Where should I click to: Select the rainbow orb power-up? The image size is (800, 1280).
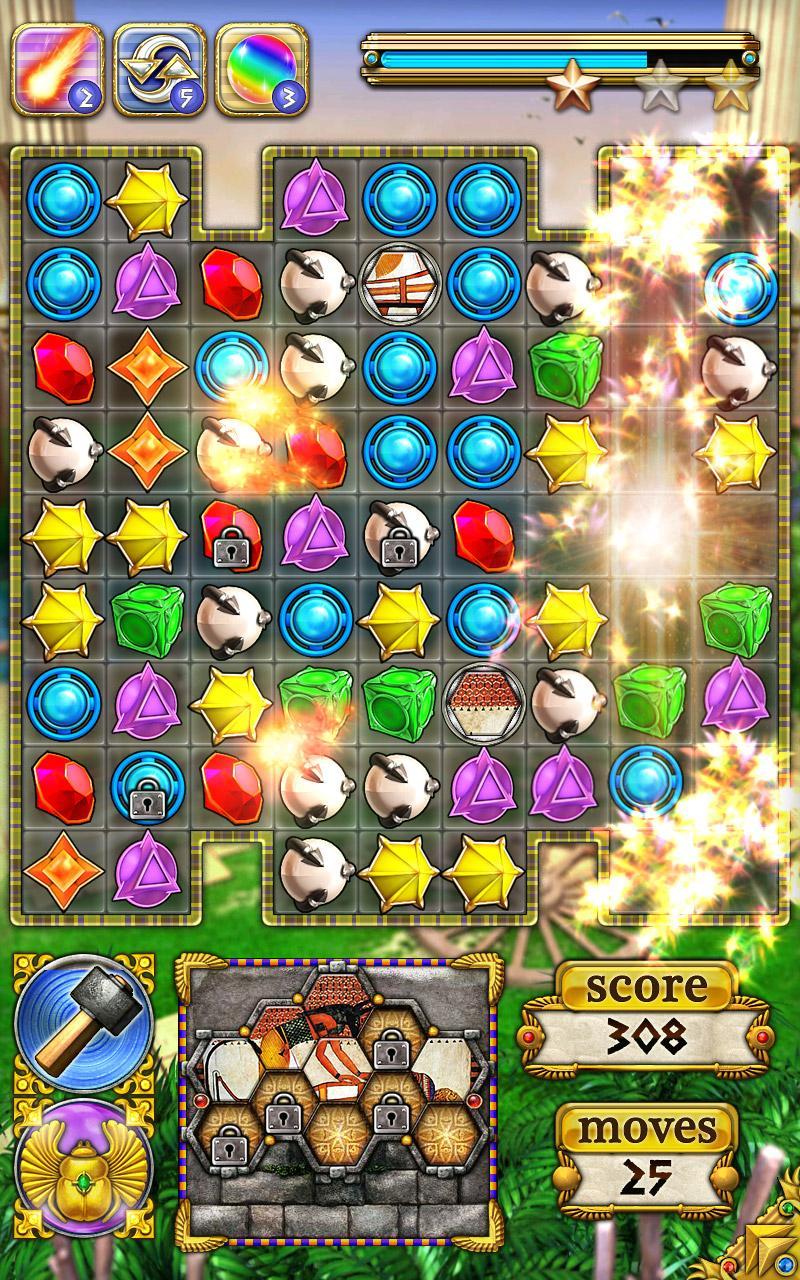click(x=261, y=68)
